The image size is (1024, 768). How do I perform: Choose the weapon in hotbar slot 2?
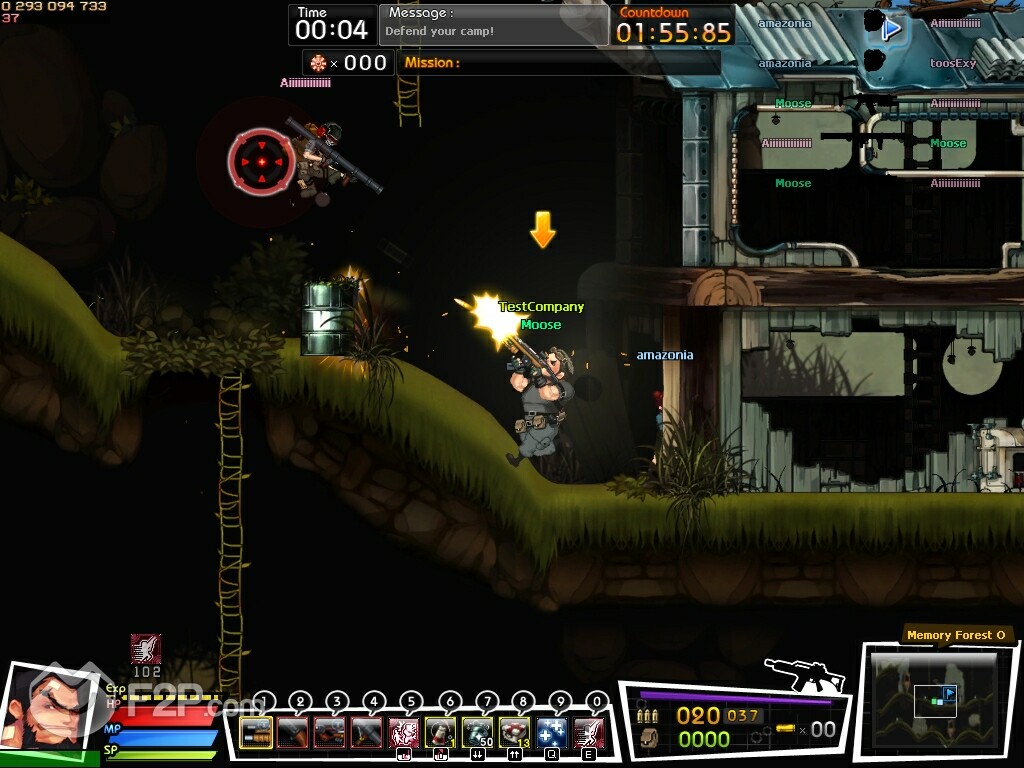point(292,732)
